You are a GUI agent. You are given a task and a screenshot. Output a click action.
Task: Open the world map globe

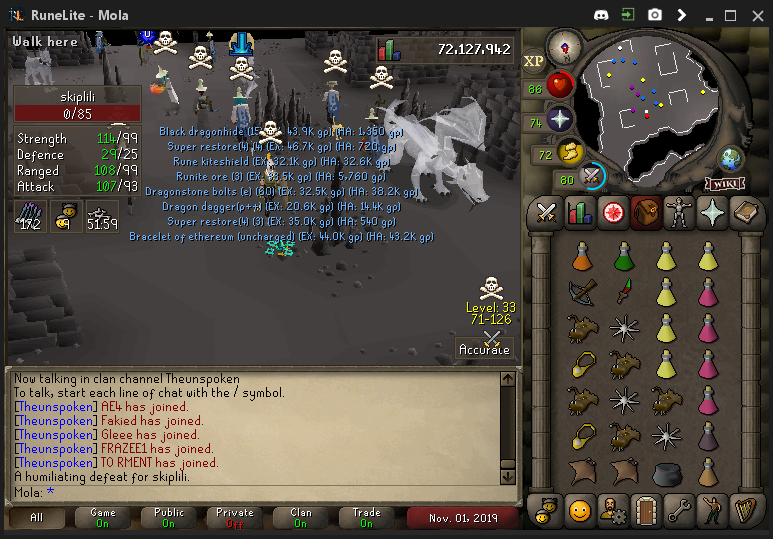click(732, 158)
